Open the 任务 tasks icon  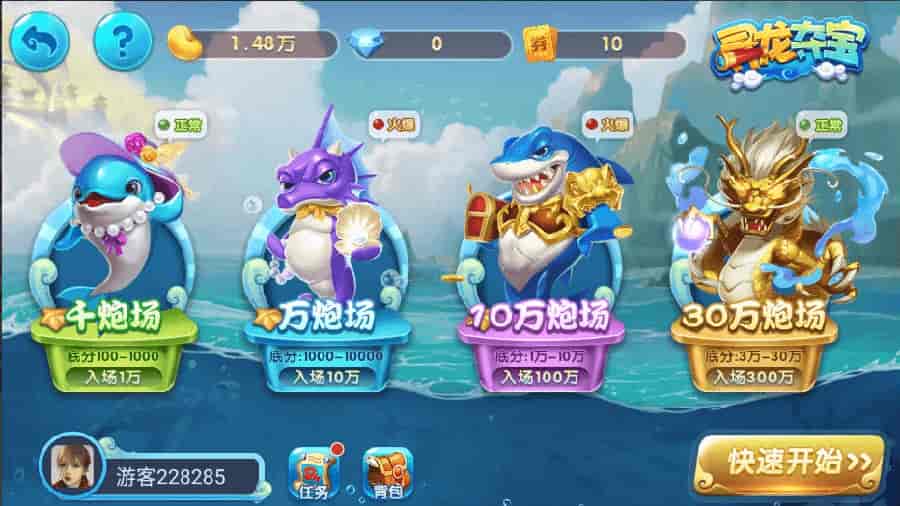click(x=313, y=472)
